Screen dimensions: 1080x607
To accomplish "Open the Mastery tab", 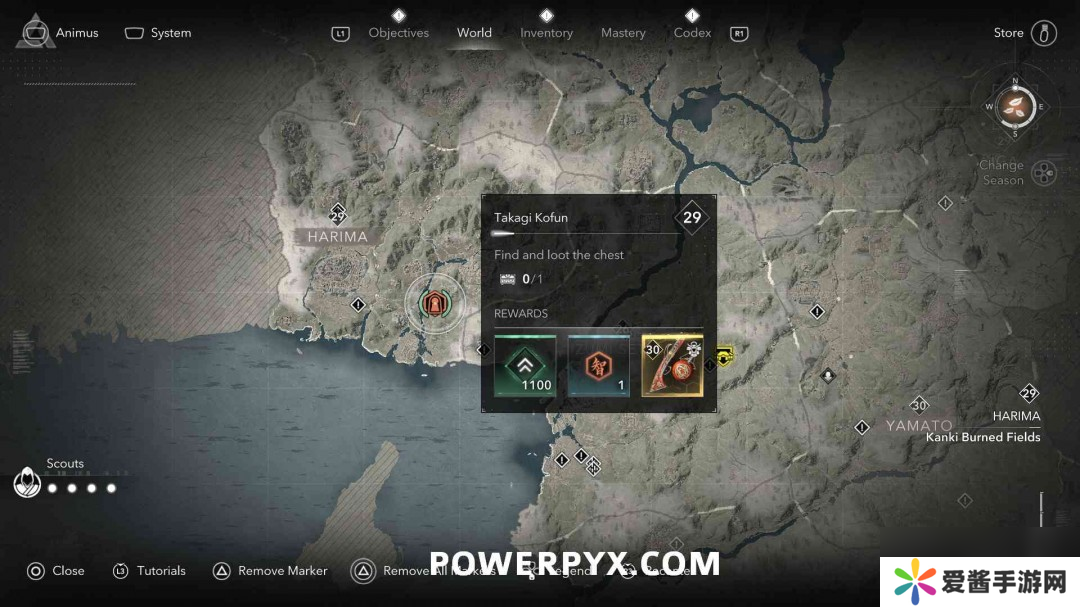I will coord(623,33).
